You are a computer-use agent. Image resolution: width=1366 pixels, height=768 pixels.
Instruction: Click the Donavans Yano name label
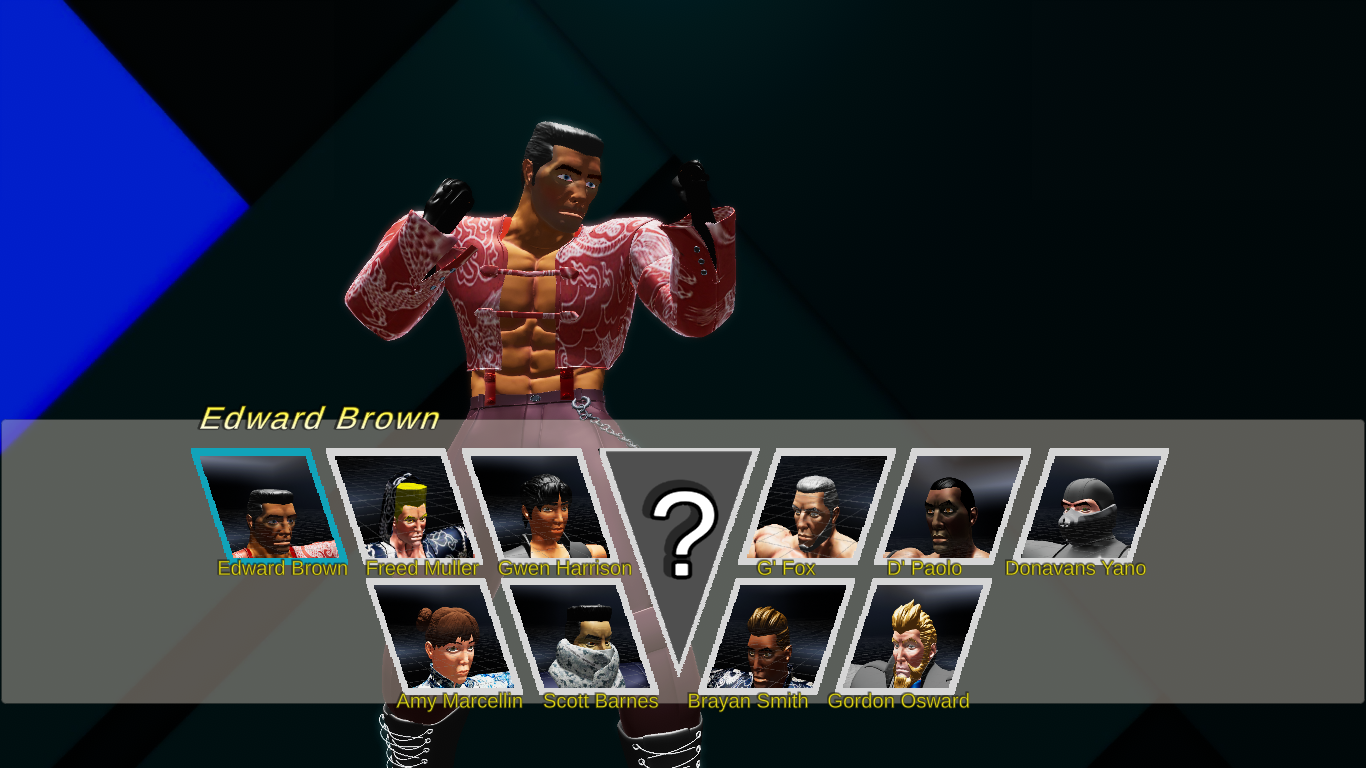point(1077,568)
